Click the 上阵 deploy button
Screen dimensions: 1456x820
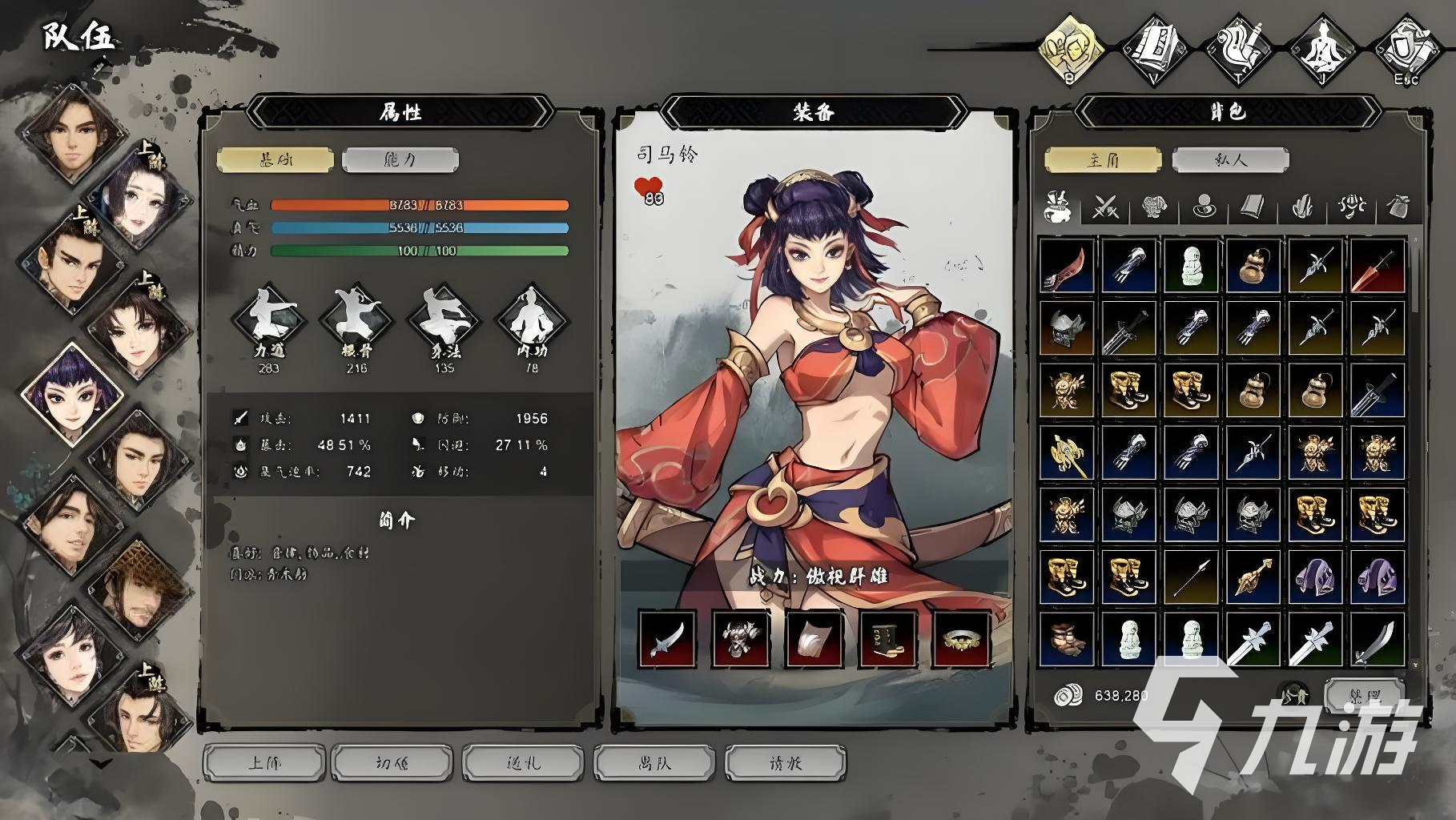(x=265, y=762)
